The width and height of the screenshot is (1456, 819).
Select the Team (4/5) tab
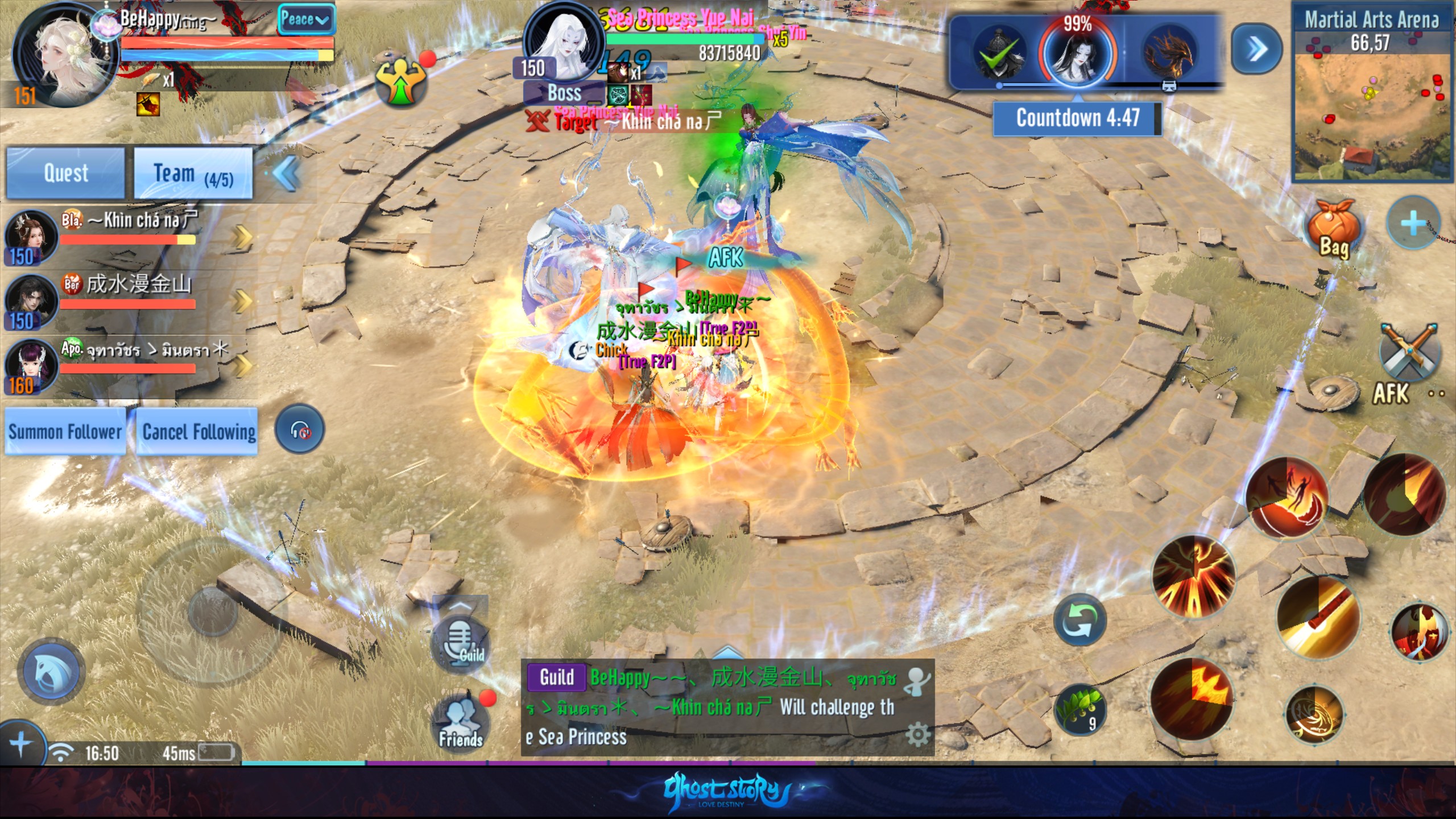coord(193,173)
